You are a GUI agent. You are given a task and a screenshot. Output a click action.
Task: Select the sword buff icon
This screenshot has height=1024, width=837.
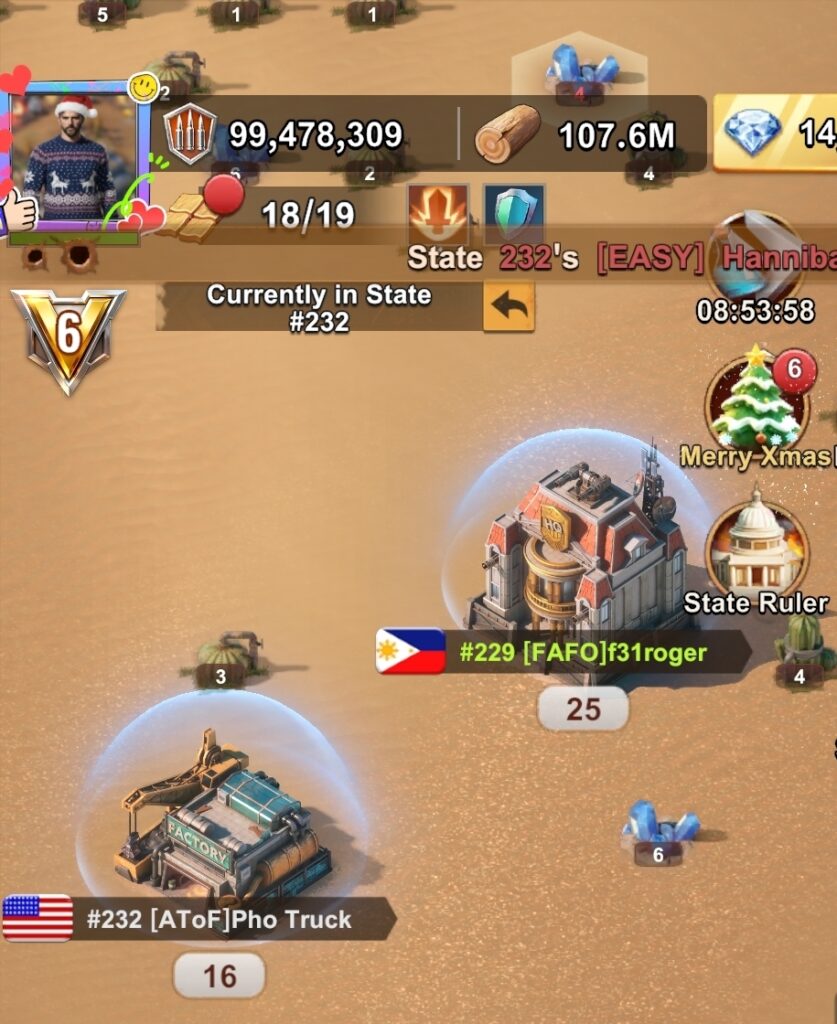tap(438, 216)
